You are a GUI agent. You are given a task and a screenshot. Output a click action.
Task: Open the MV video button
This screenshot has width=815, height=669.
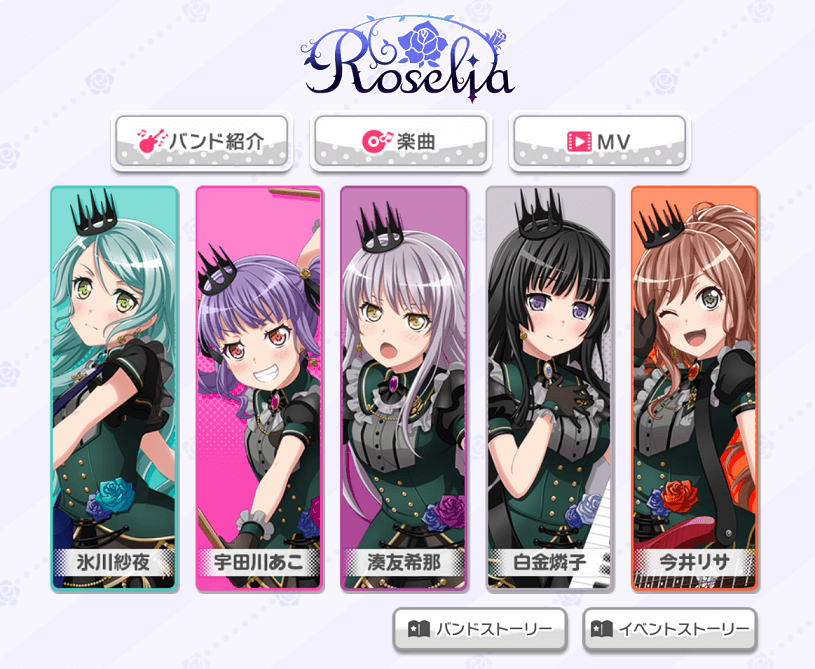pyautogui.click(x=599, y=141)
